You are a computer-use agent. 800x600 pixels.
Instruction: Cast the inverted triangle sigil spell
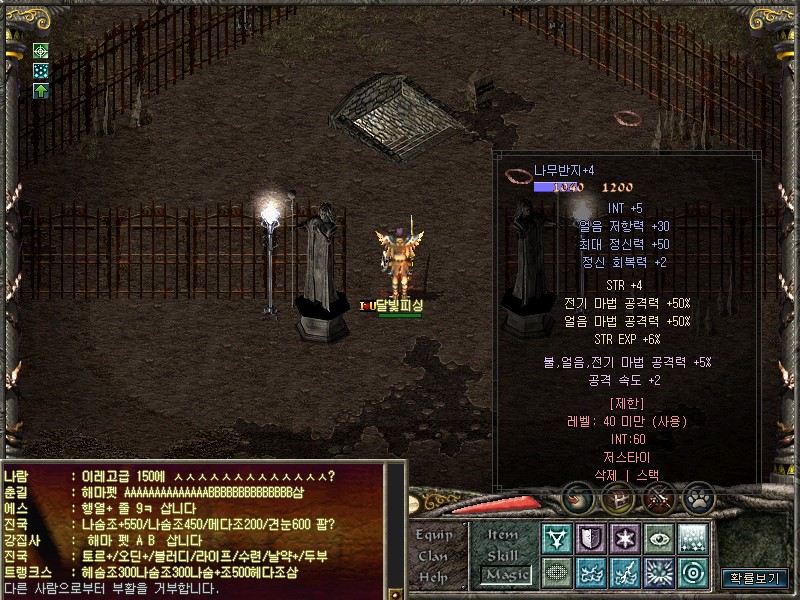click(557, 539)
